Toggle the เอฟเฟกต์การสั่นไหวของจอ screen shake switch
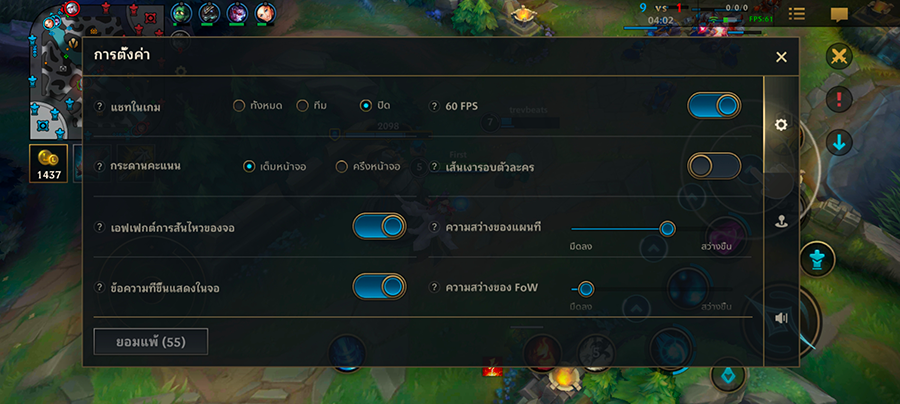 (x=379, y=227)
